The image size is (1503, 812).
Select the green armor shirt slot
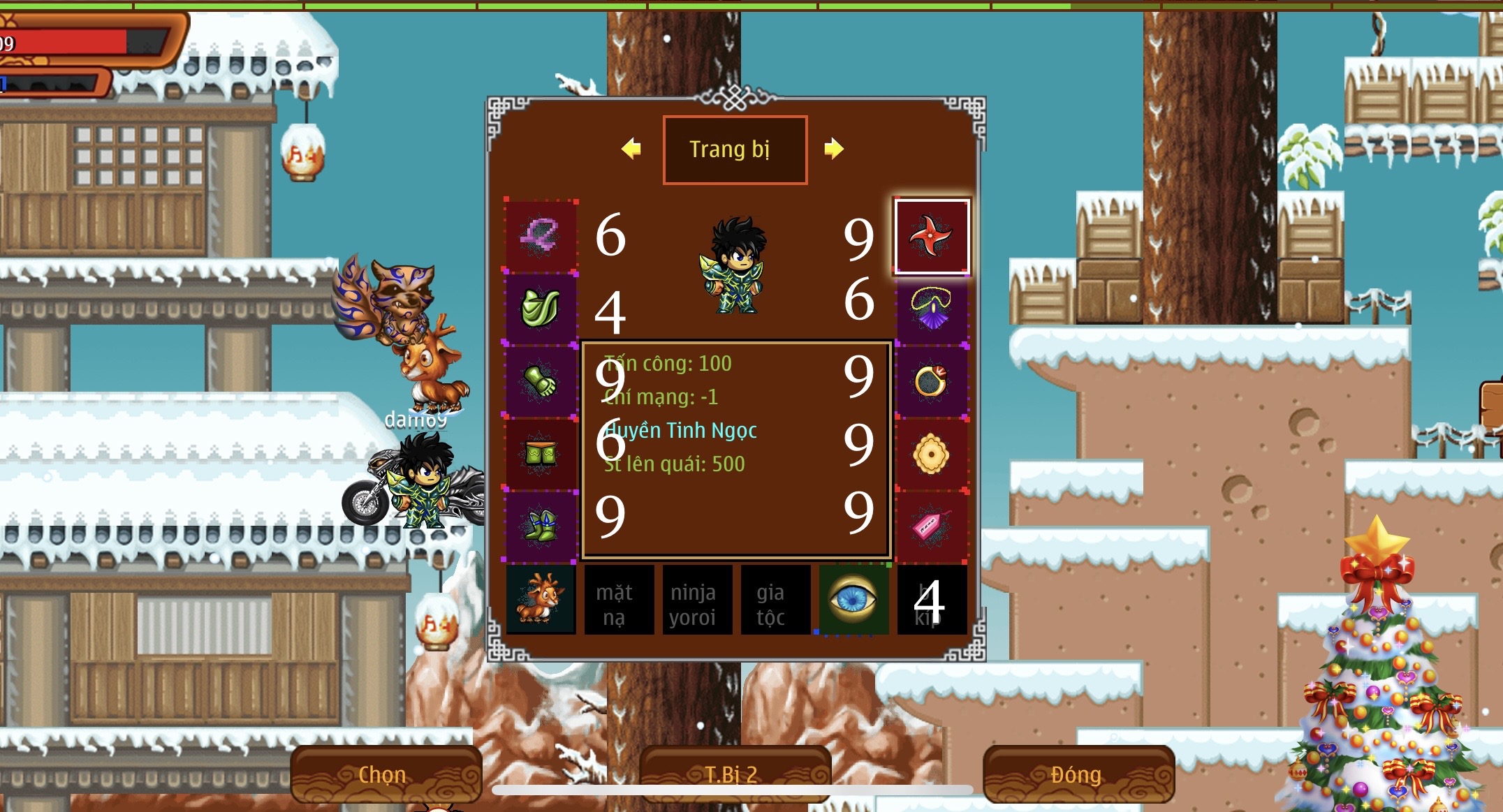[x=541, y=309]
